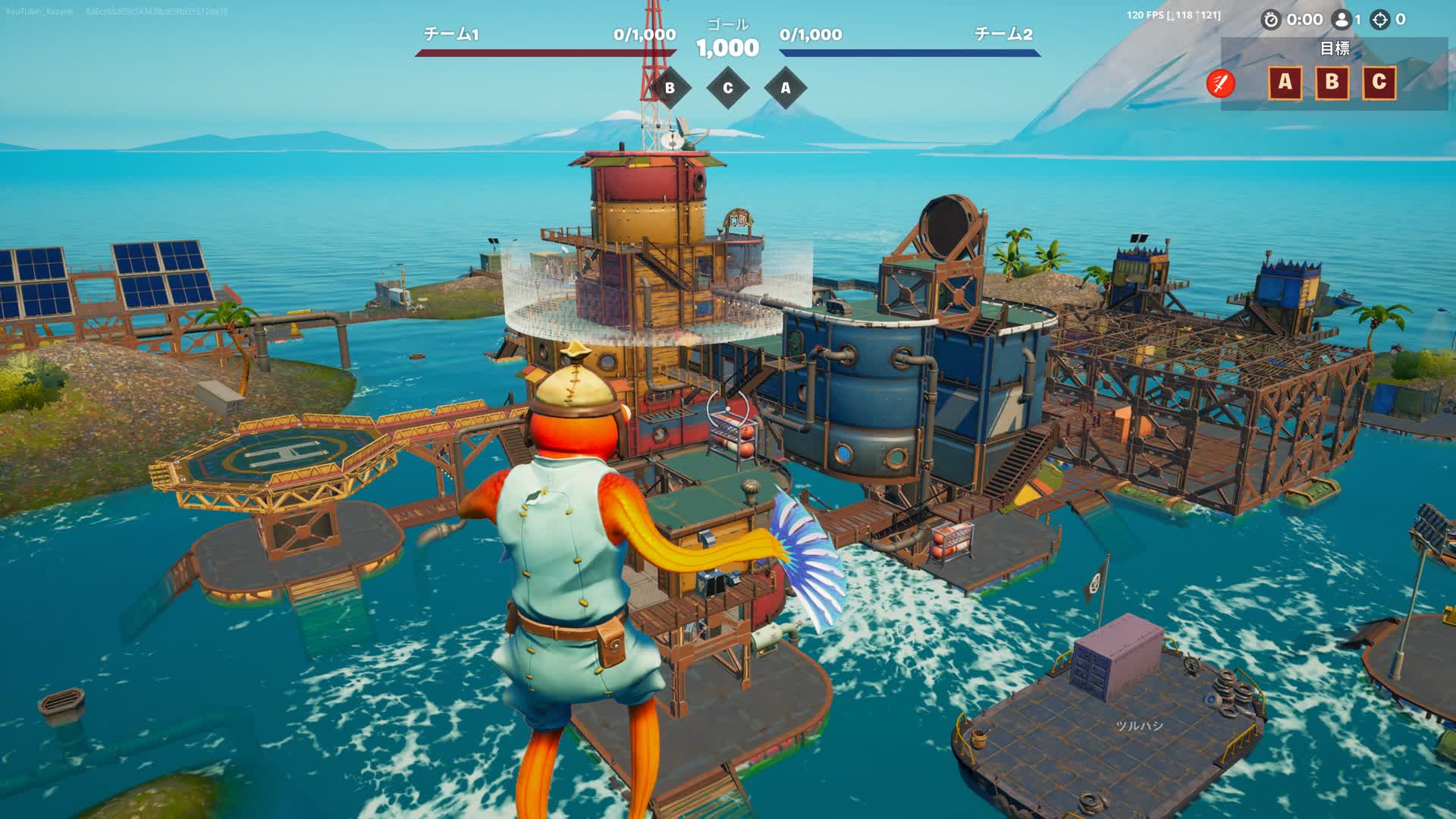Click the red circular icon beside objectives
This screenshot has height=819, width=1456.
[1221, 83]
